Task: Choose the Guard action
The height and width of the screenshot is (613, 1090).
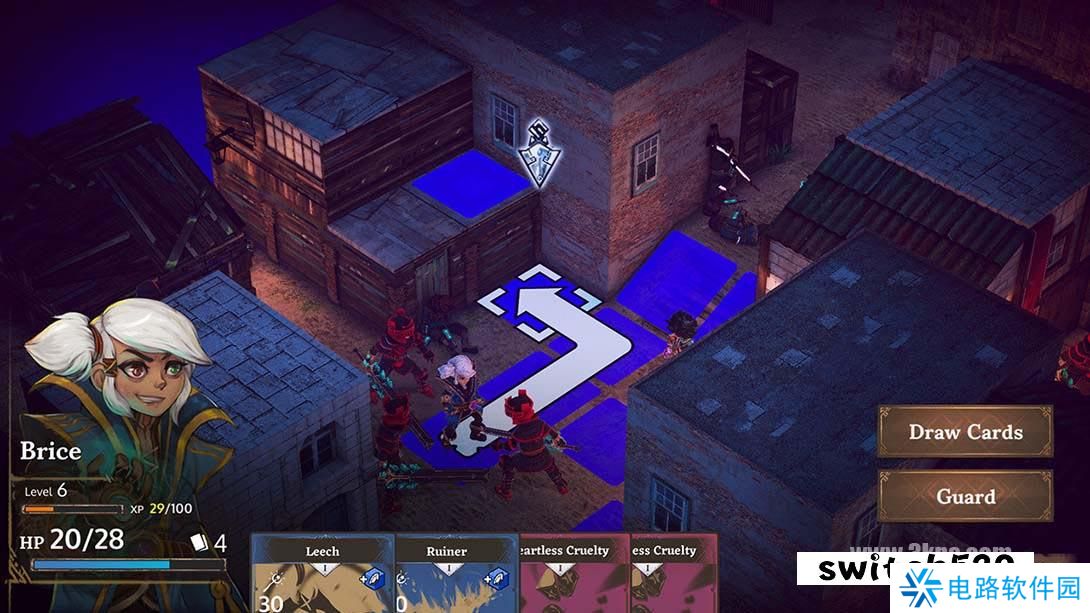Action: click(965, 496)
